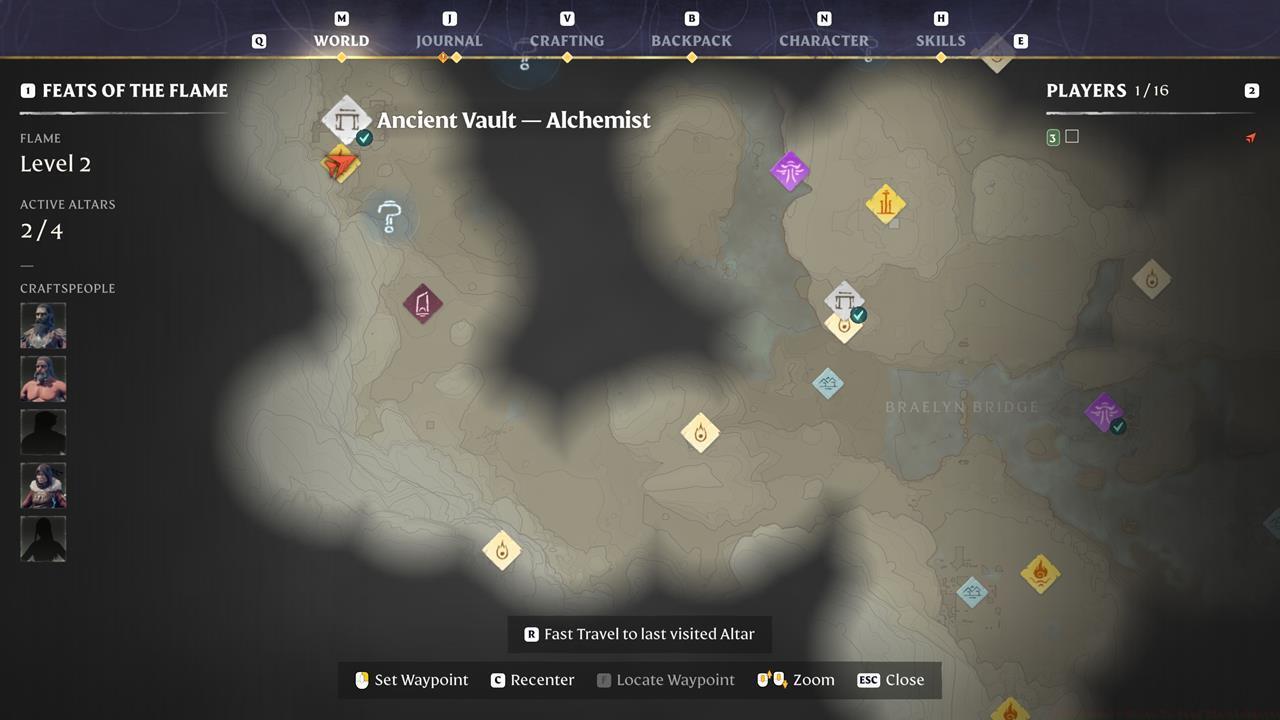Select the second Ancient Vault icon with checkmark
Image resolution: width=1280 pixels, height=720 pixels.
tap(845, 300)
